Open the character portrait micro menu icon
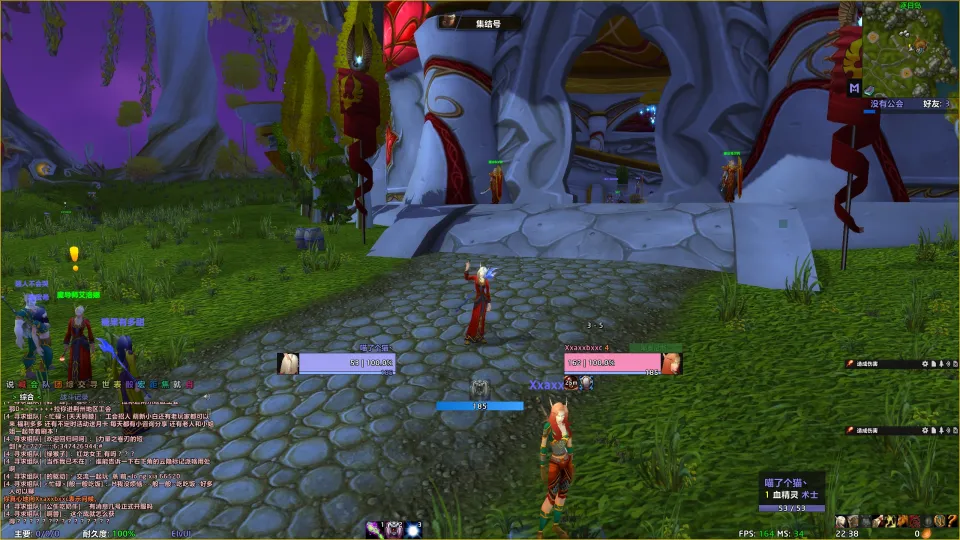Image resolution: width=960 pixels, height=540 pixels. click(842, 521)
